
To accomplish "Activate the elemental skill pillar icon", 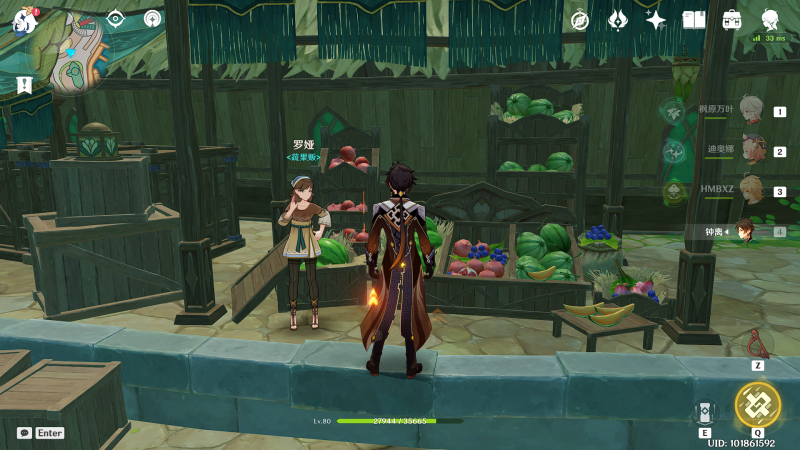I will (705, 413).
